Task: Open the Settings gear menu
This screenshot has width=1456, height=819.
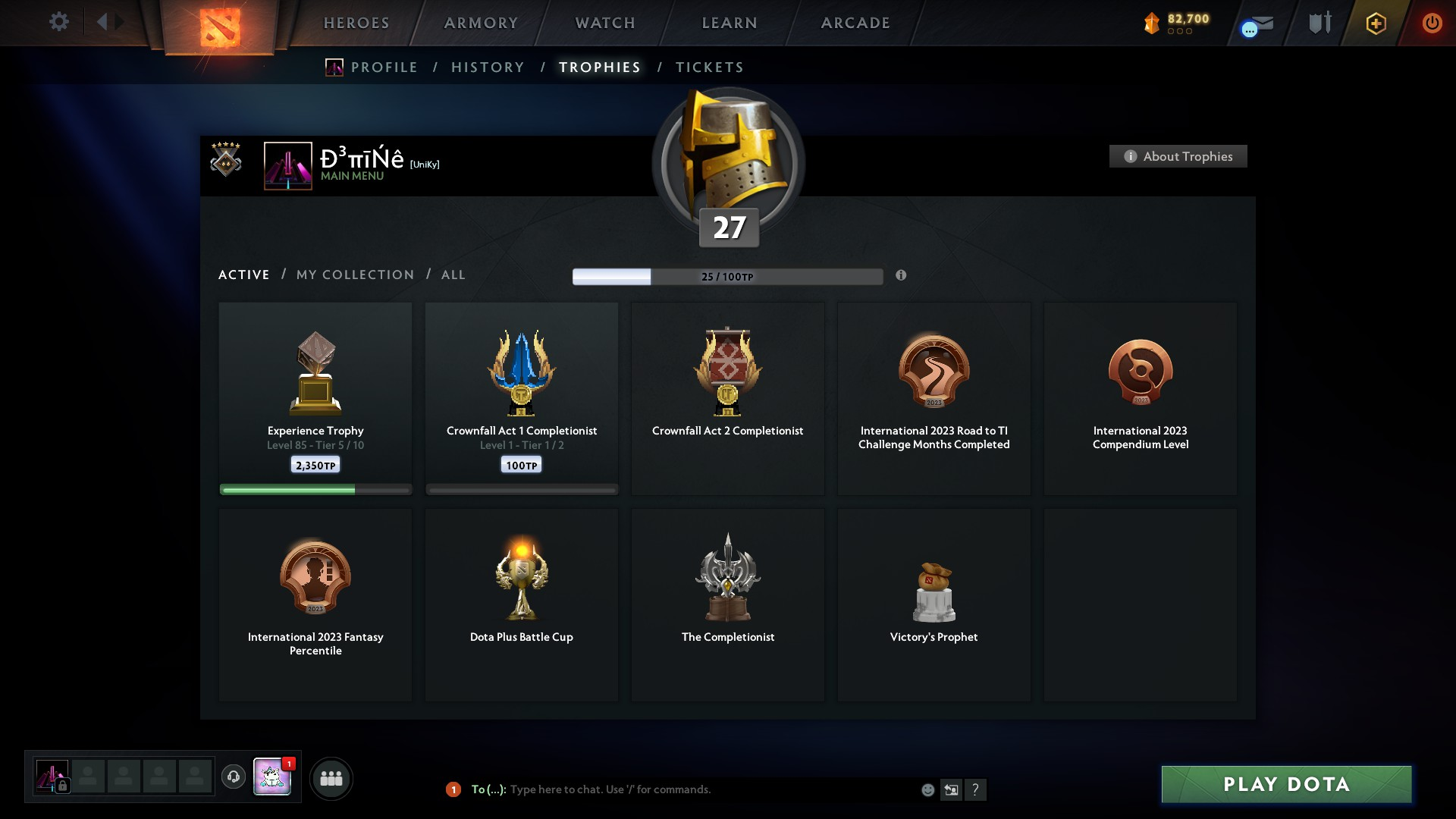Action: point(59,22)
